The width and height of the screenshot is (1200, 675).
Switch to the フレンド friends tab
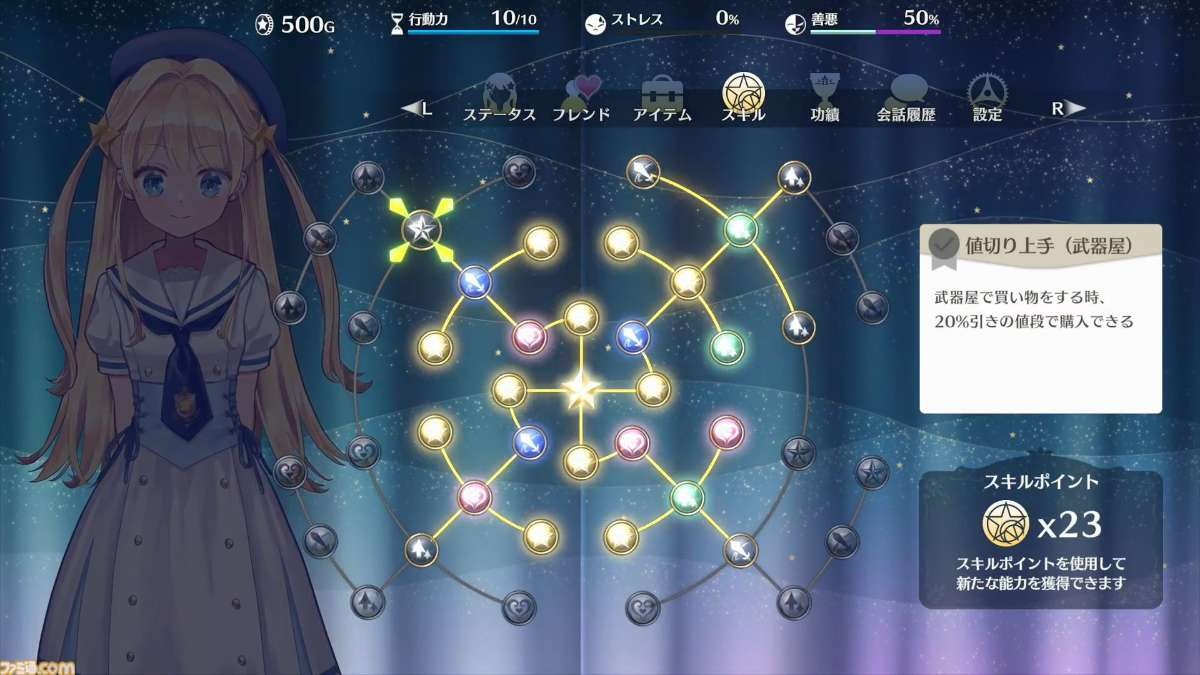click(x=581, y=99)
